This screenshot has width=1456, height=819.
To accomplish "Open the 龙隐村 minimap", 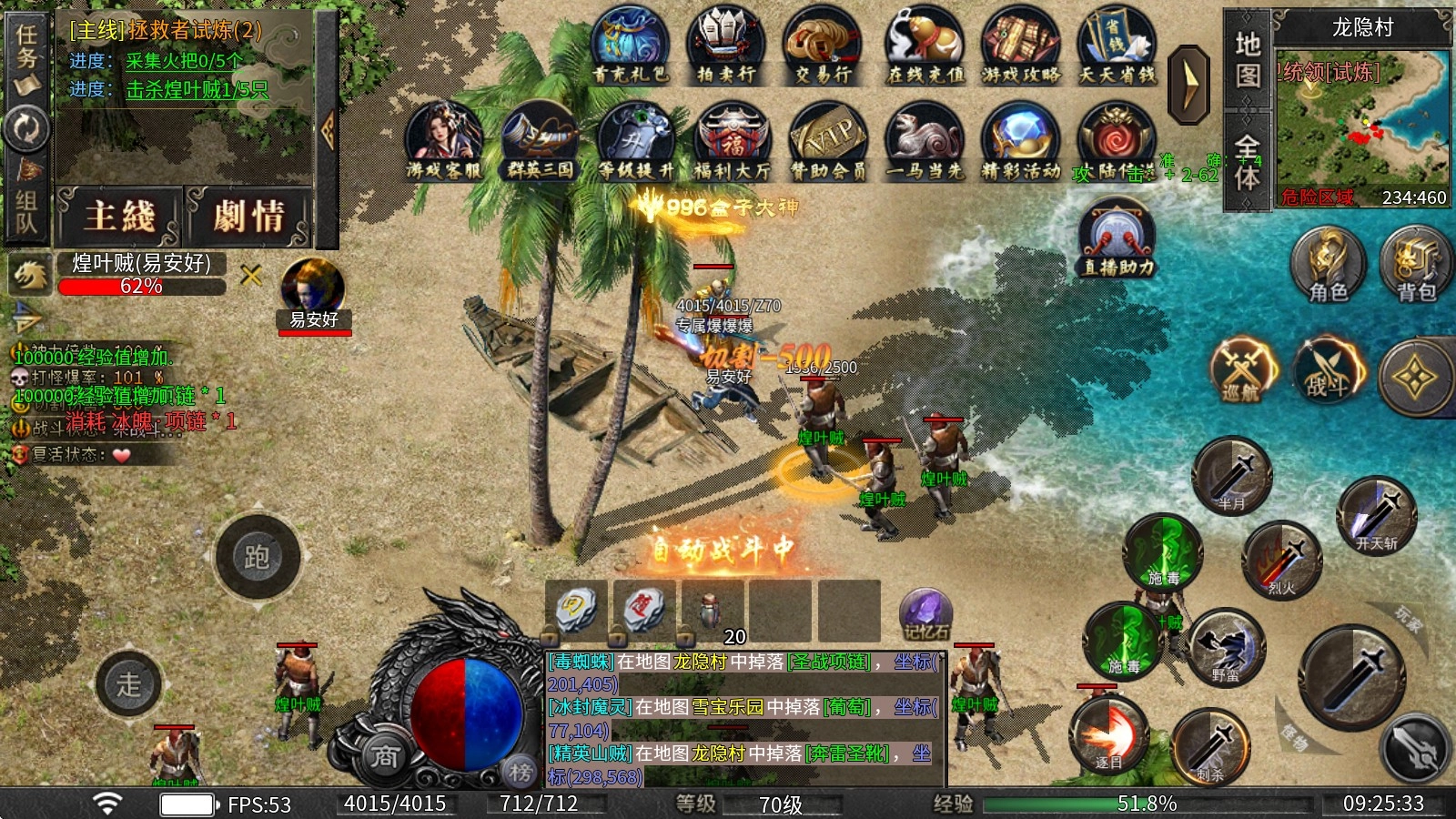I will [x=1361, y=129].
